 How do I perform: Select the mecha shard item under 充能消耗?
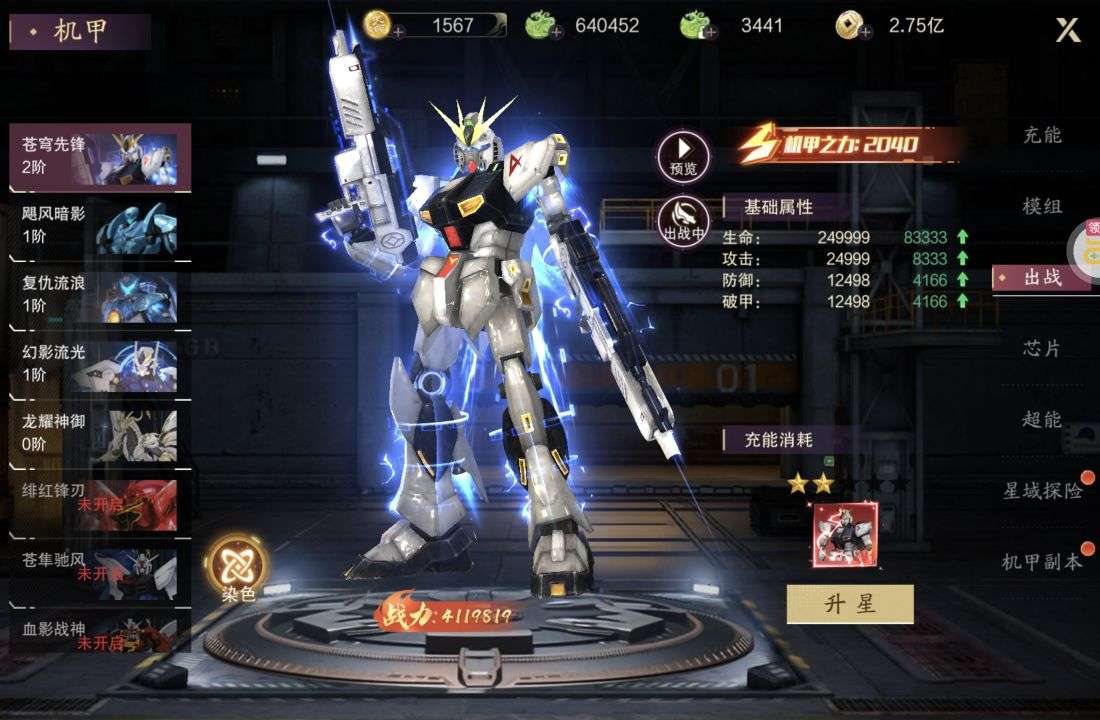click(845, 533)
